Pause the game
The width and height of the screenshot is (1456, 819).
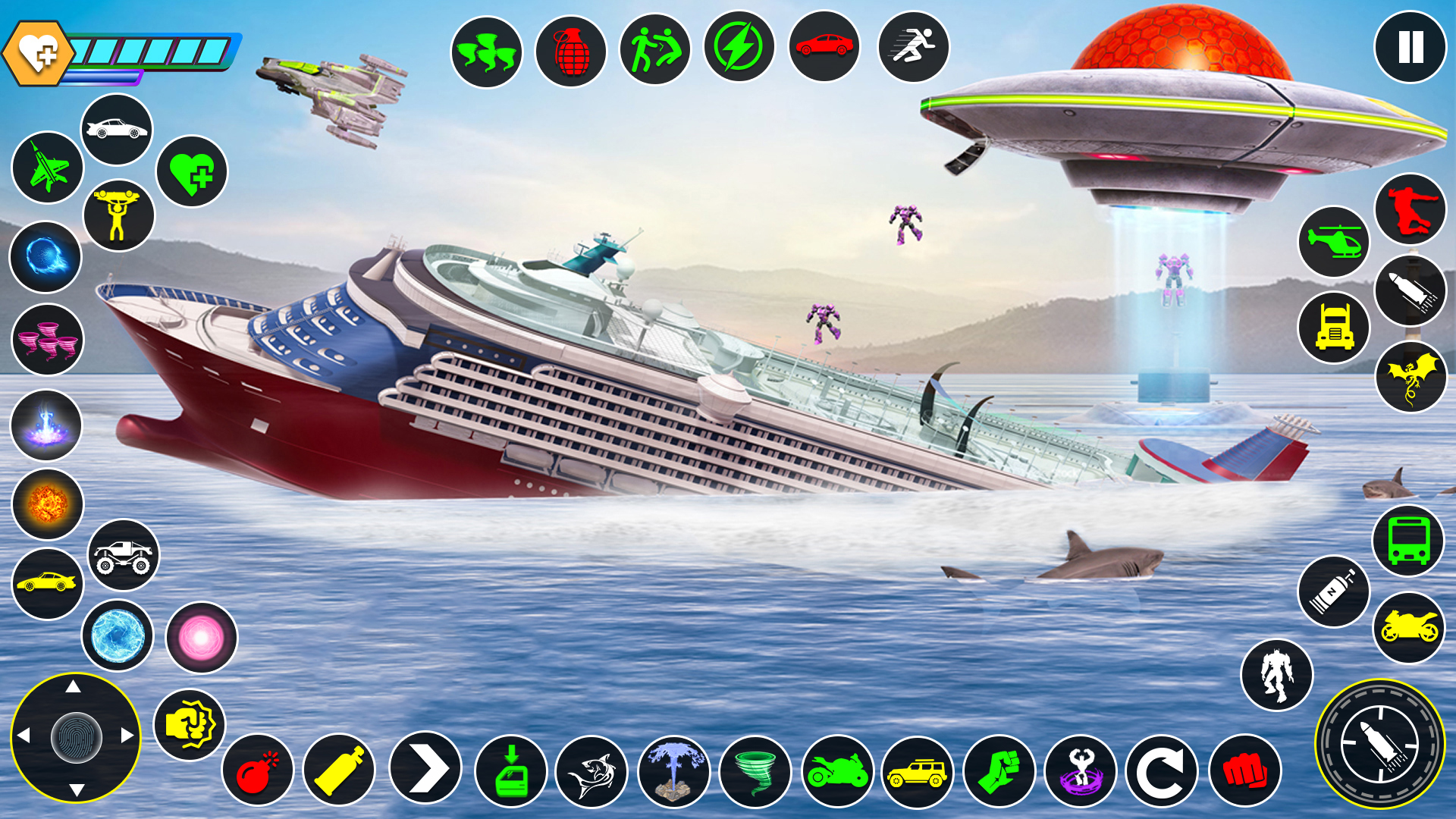(x=1410, y=47)
